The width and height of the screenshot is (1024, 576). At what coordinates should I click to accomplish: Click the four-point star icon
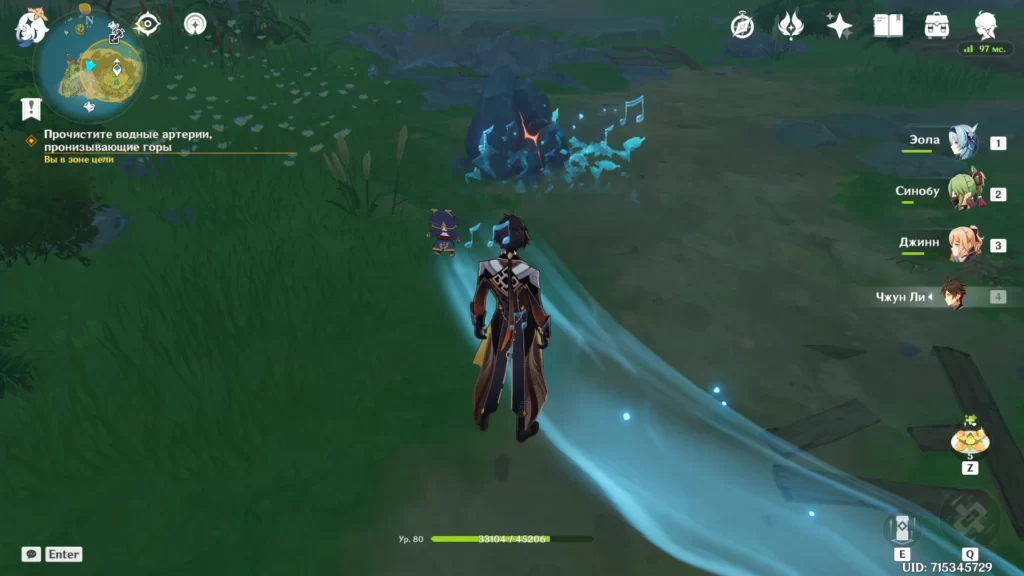click(x=839, y=26)
